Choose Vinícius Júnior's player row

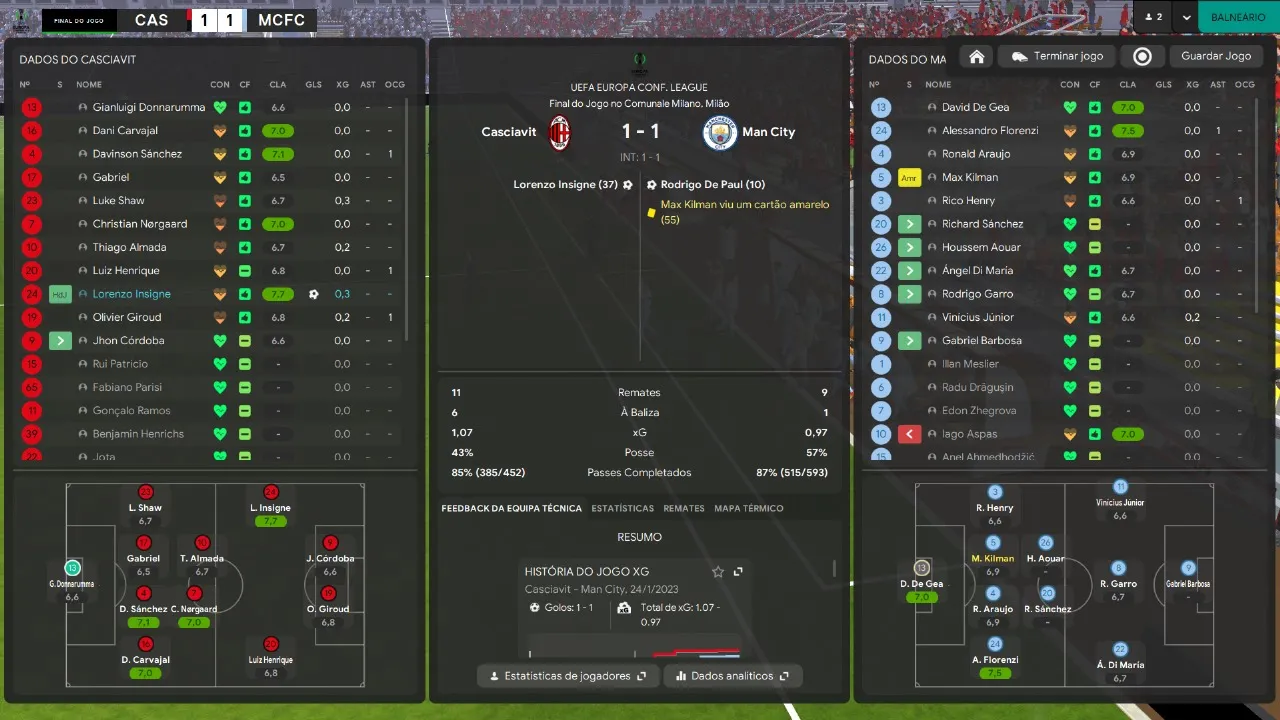(977, 317)
